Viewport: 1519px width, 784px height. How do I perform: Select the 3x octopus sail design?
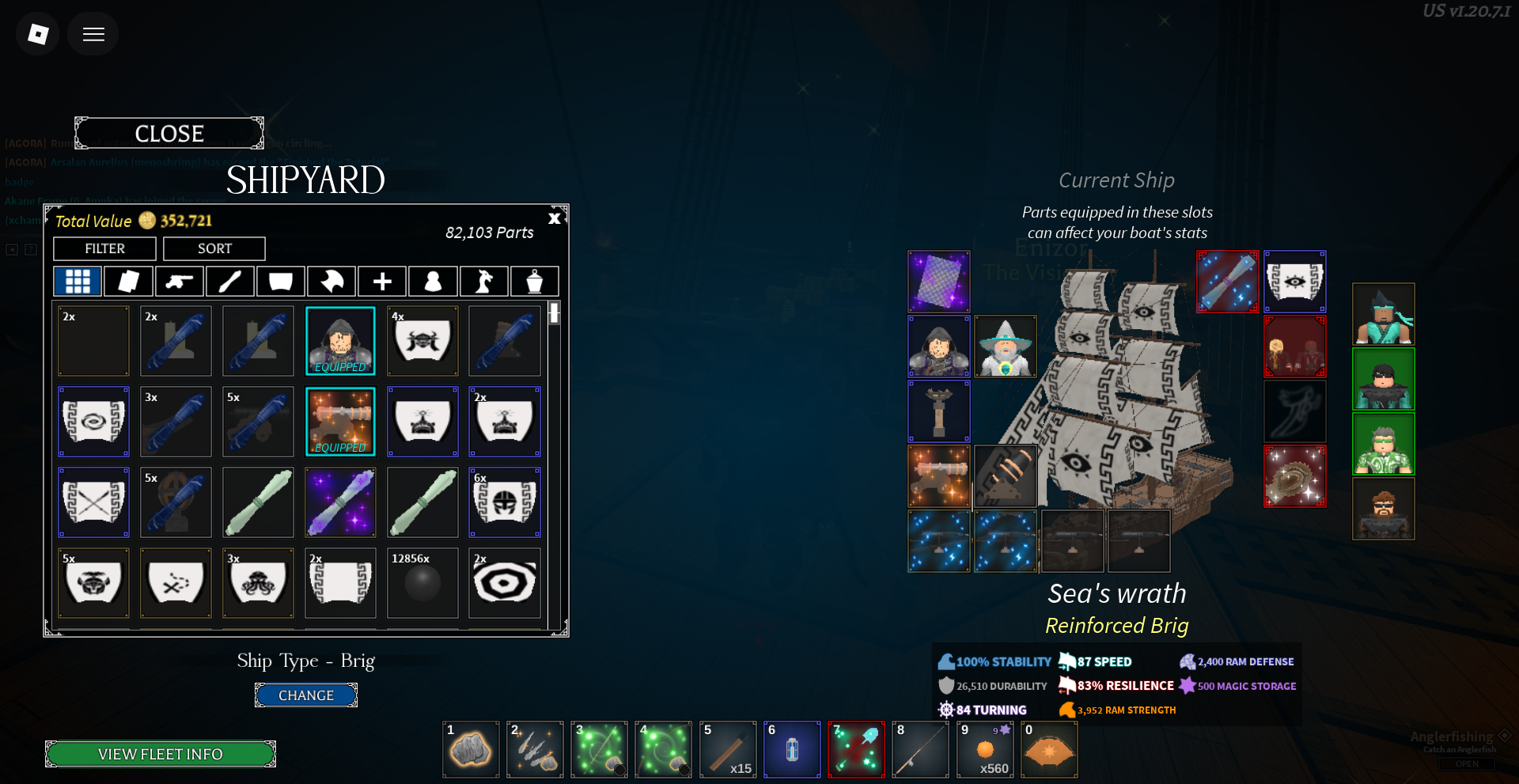click(x=258, y=583)
